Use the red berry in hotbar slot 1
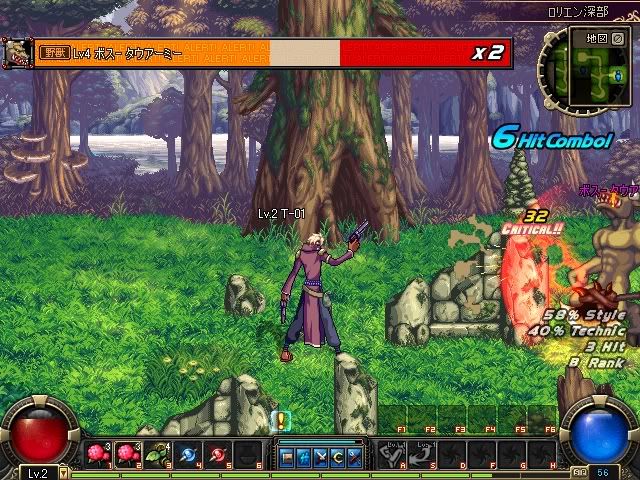This screenshot has width=640, height=480. (x=98, y=455)
